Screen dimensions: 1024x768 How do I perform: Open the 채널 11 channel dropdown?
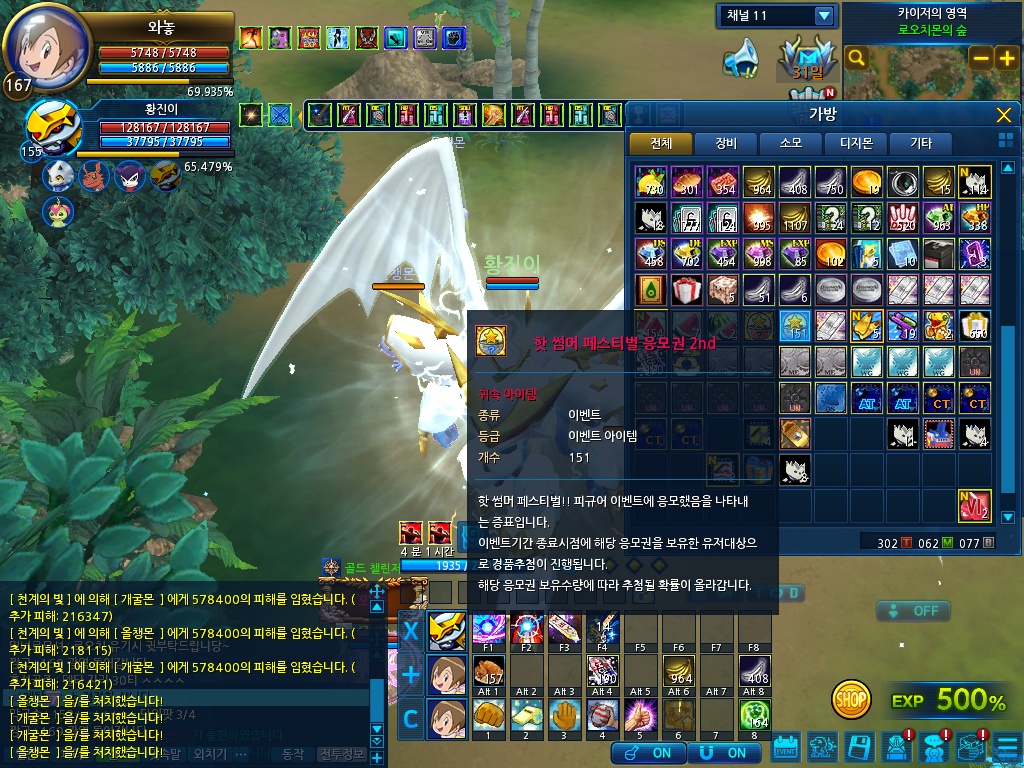tap(824, 16)
